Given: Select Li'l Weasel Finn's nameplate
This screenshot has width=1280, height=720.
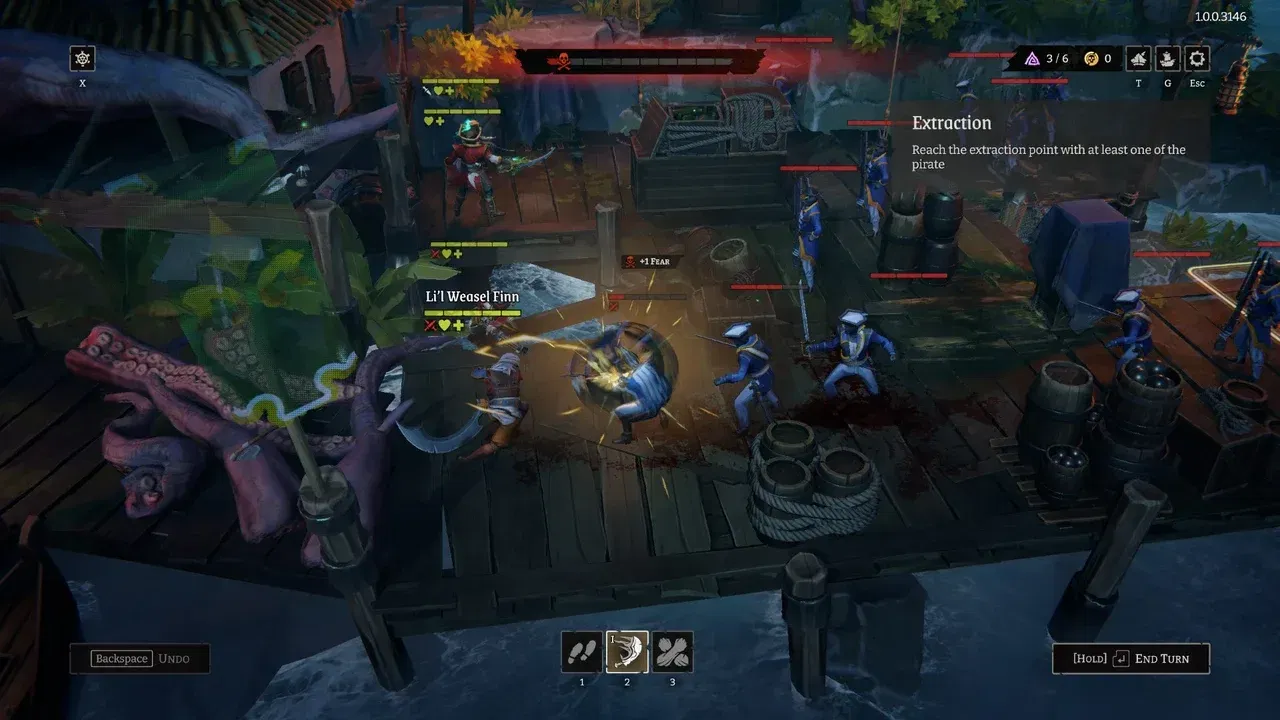Looking at the screenshot, I should 474,296.
